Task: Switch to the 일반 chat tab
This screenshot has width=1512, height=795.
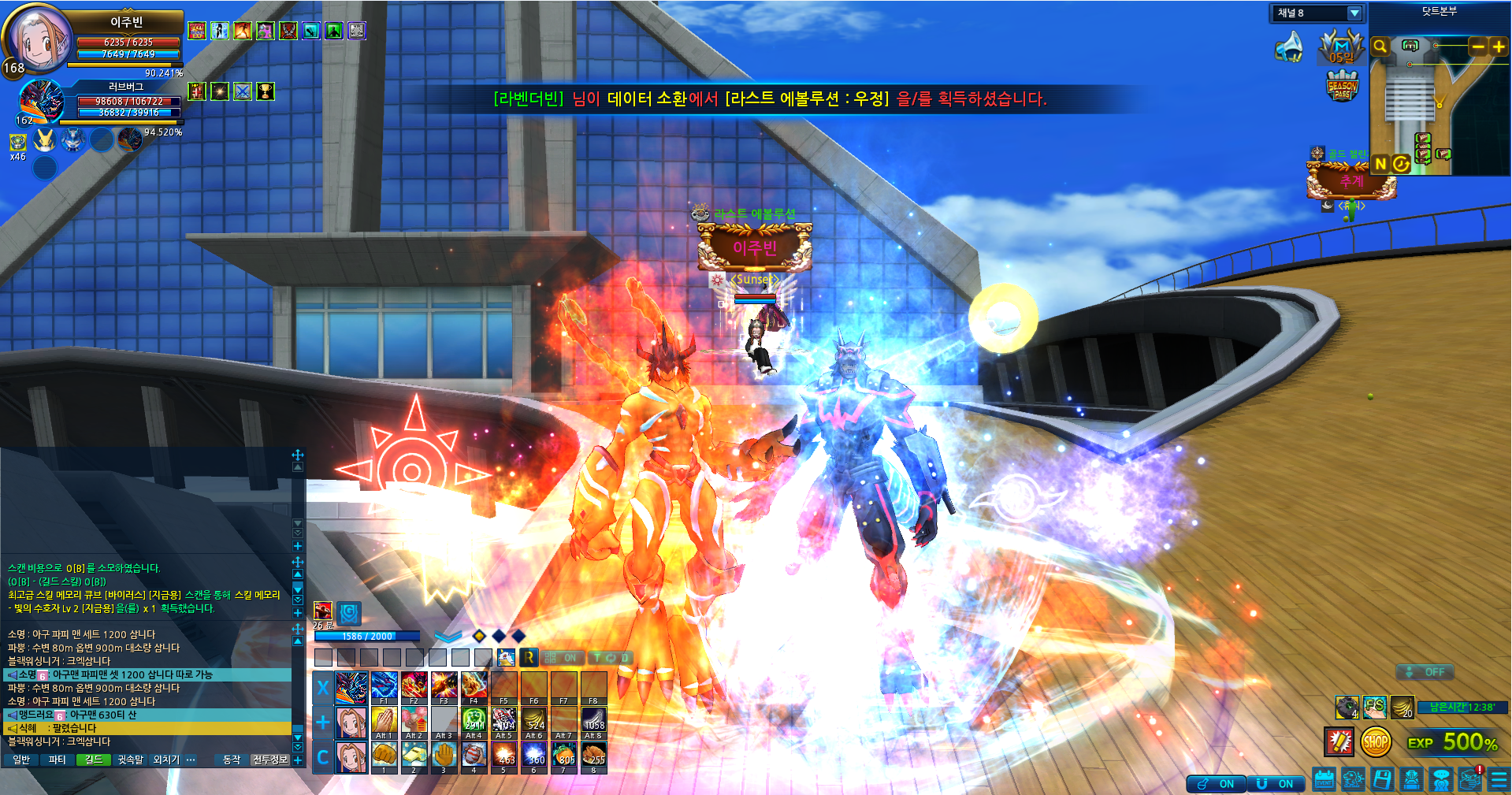Action: (x=21, y=760)
